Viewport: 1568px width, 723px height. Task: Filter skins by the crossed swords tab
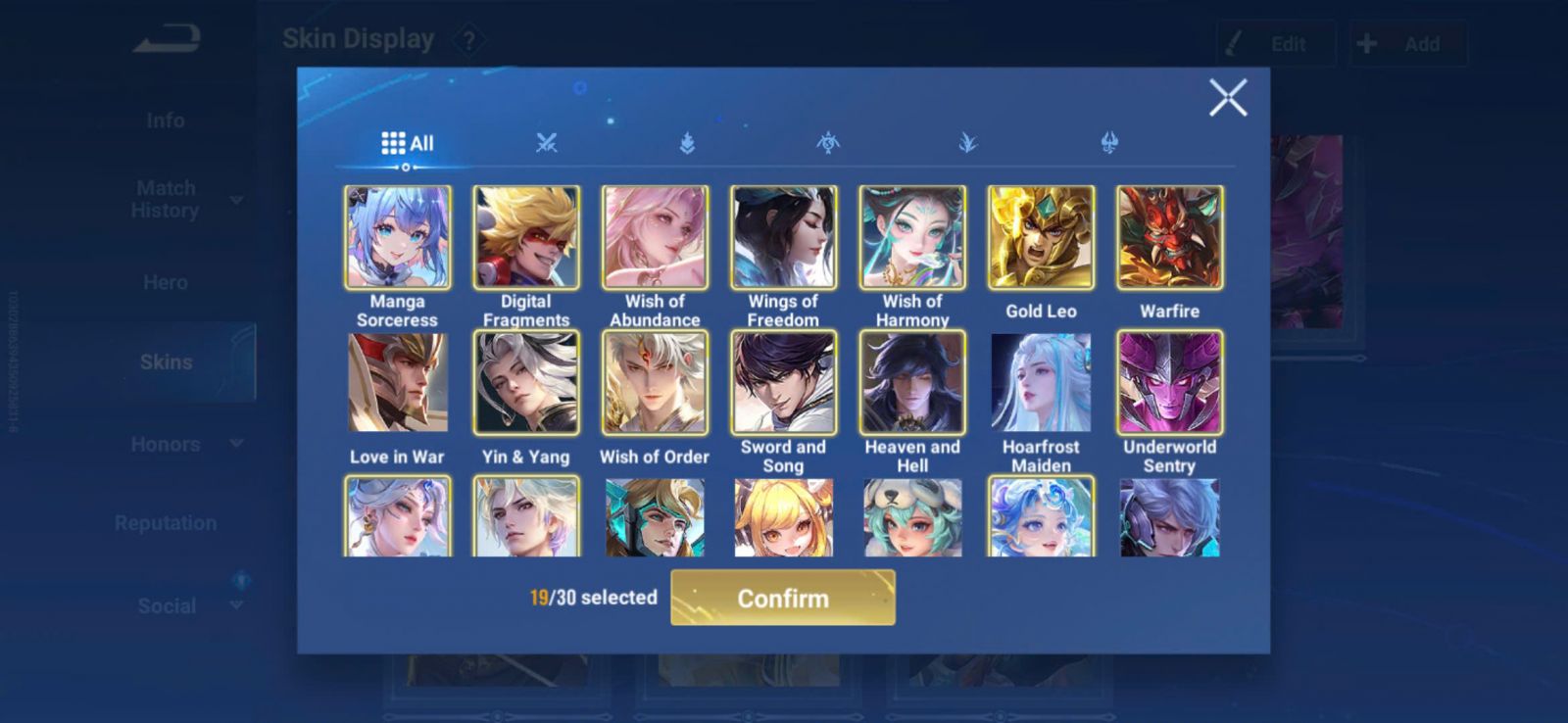pyautogui.click(x=546, y=143)
